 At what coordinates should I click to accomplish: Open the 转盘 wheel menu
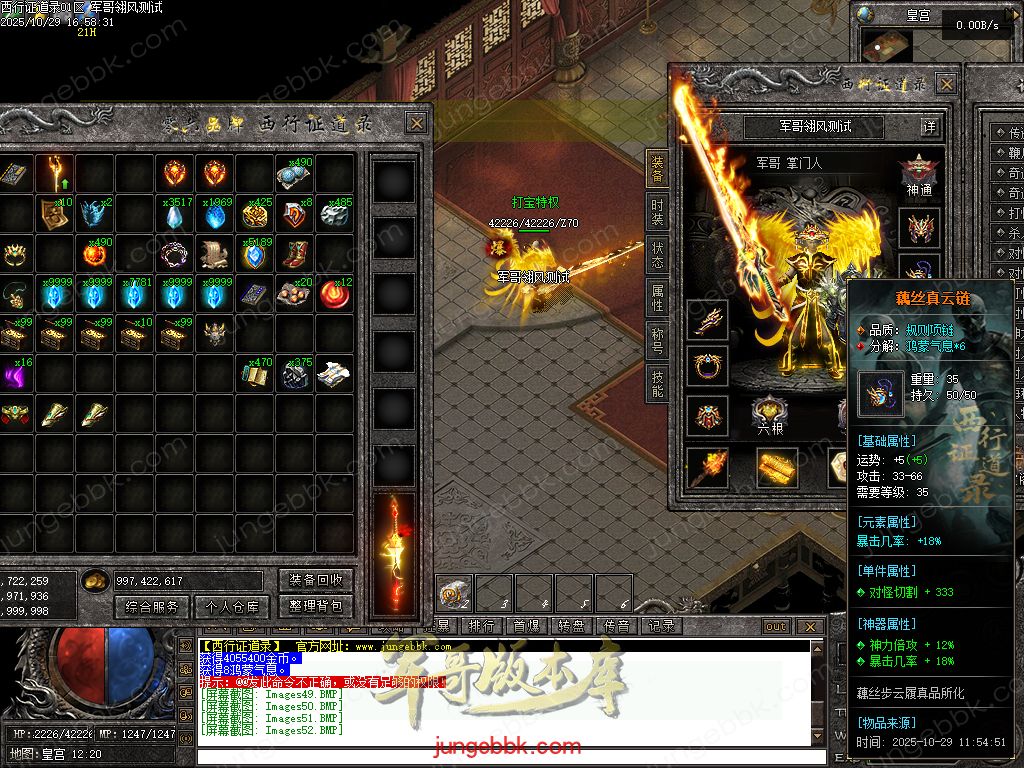(571, 626)
